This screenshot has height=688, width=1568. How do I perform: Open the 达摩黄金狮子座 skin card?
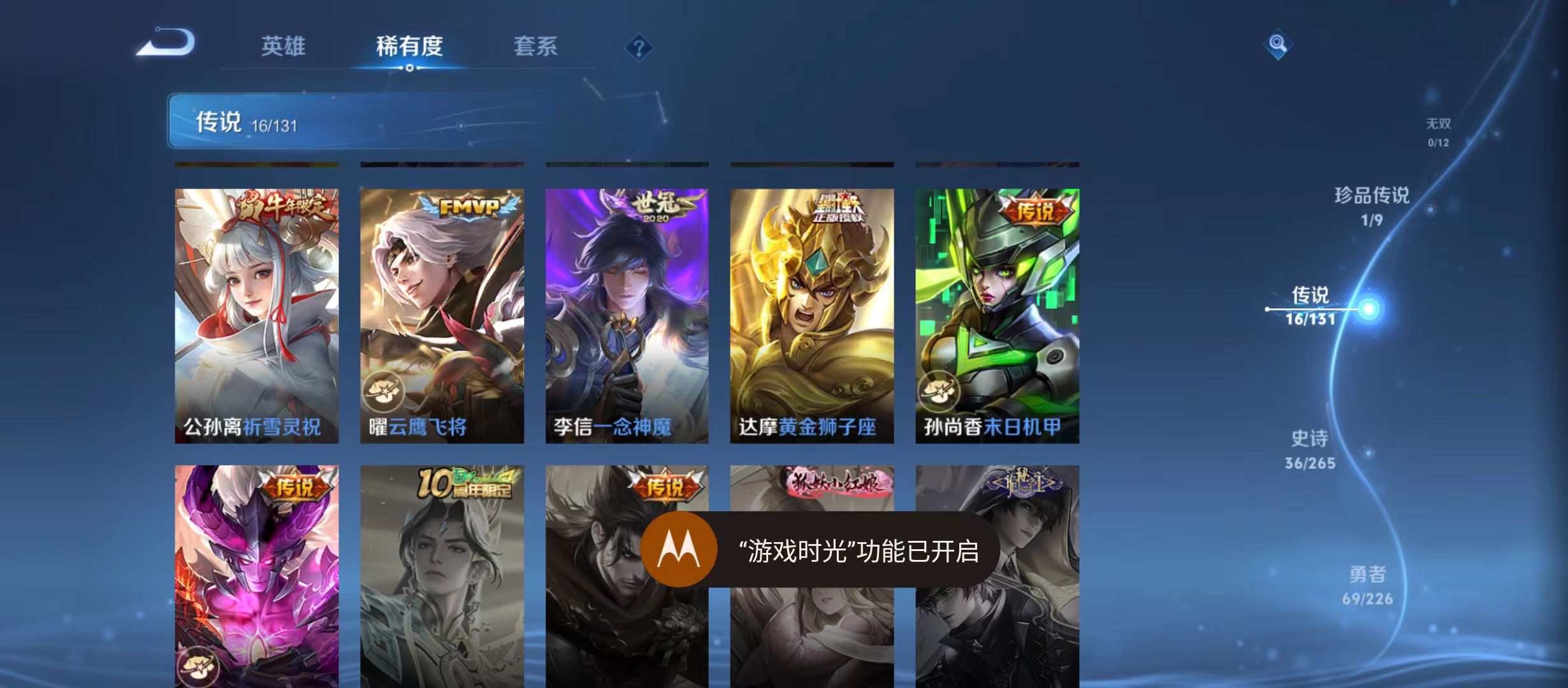tap(811, 312)
